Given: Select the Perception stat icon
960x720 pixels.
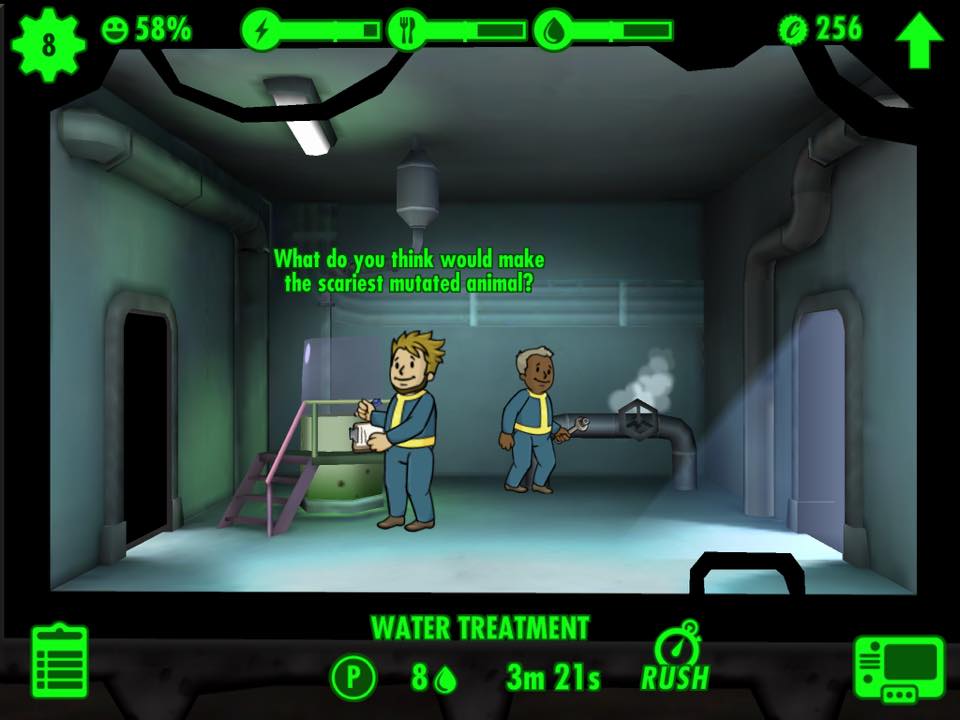Looking at the screenshot, I should tap(353, 679).
